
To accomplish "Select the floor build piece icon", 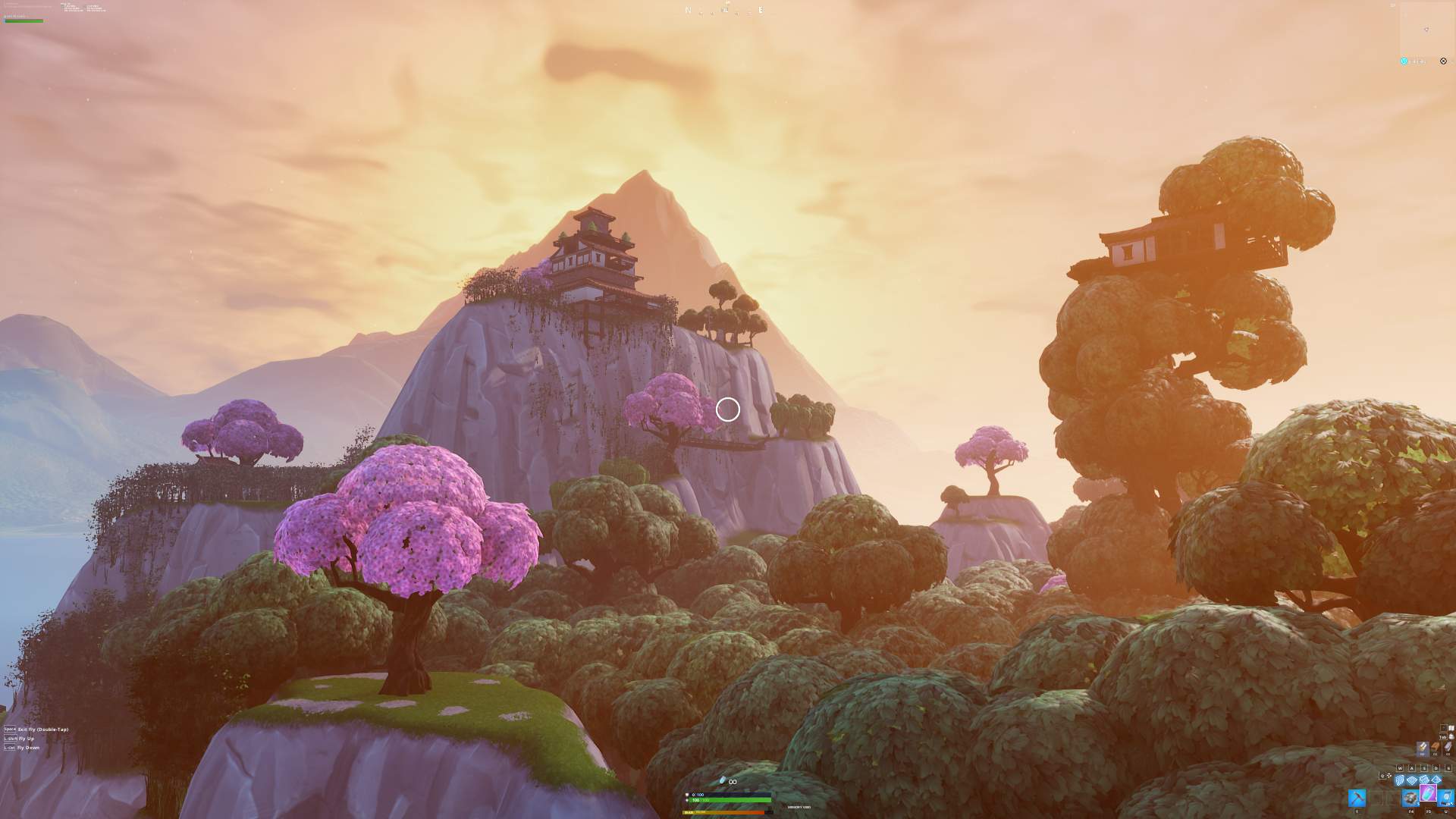I will click(1412, 780).
